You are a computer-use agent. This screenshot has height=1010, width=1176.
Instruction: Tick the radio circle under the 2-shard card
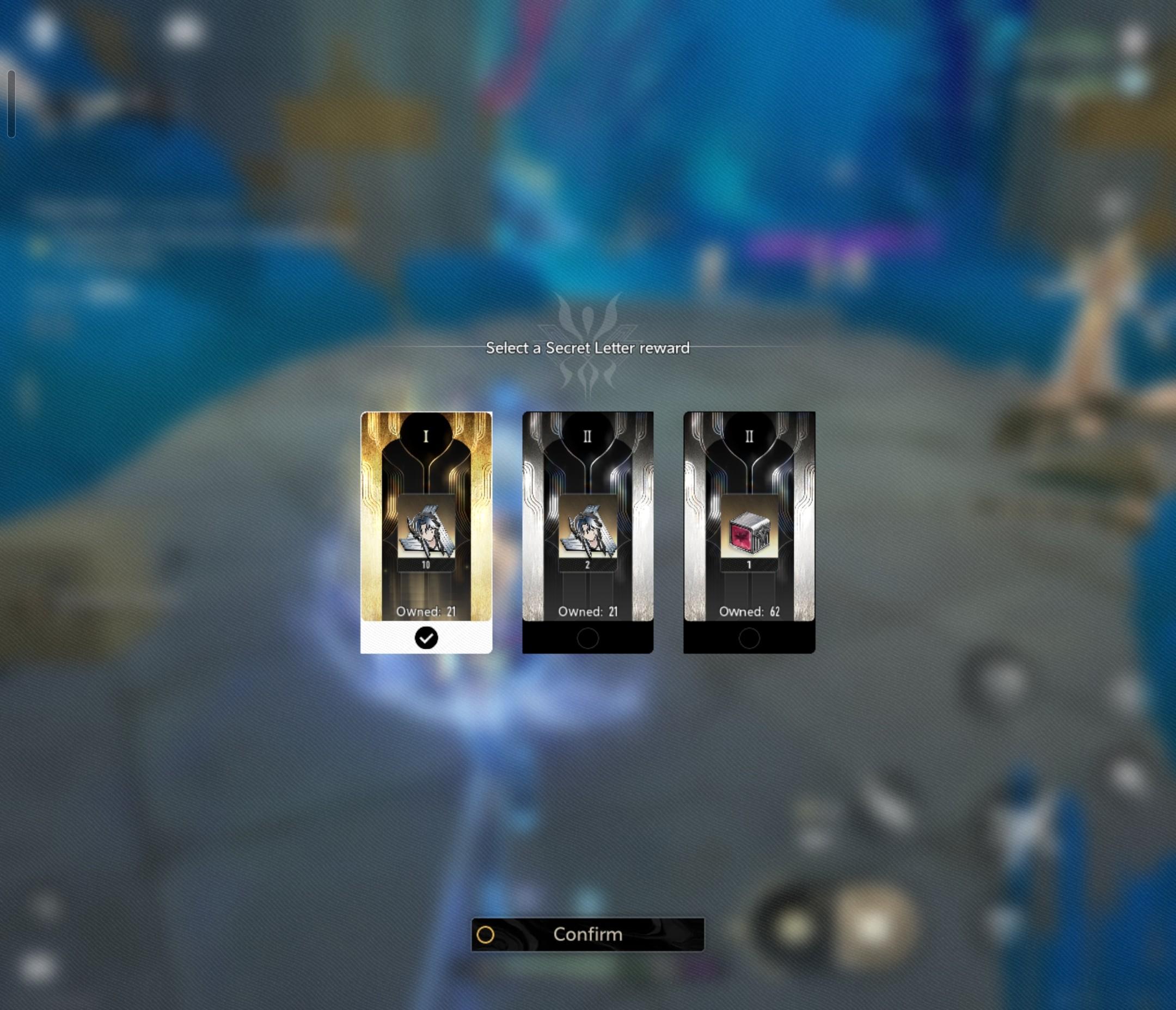coord(587,638)
